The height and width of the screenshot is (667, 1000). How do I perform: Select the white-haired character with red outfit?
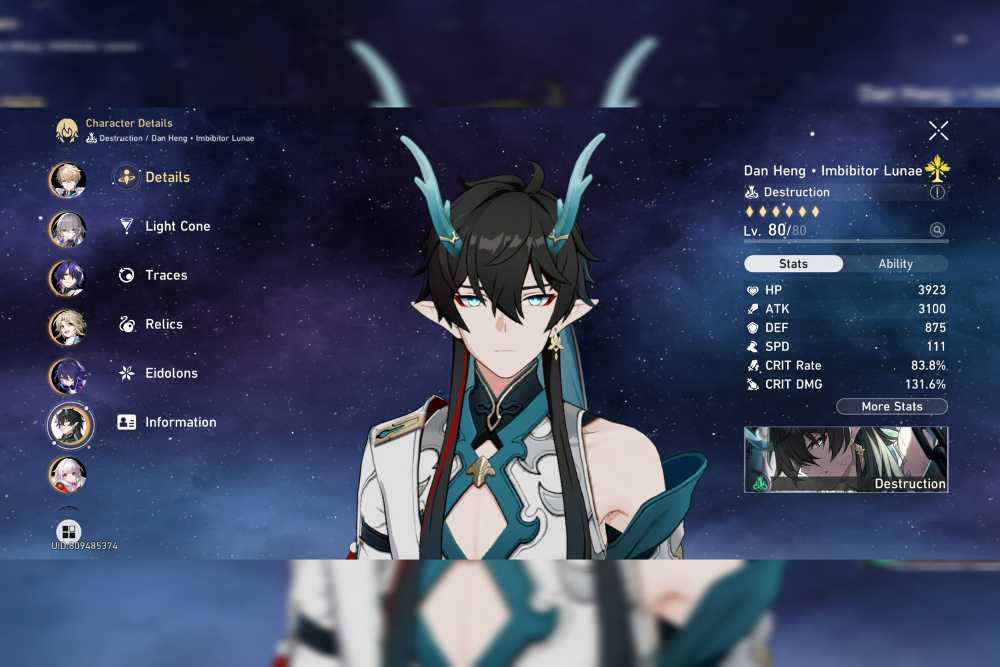[68, 474]
